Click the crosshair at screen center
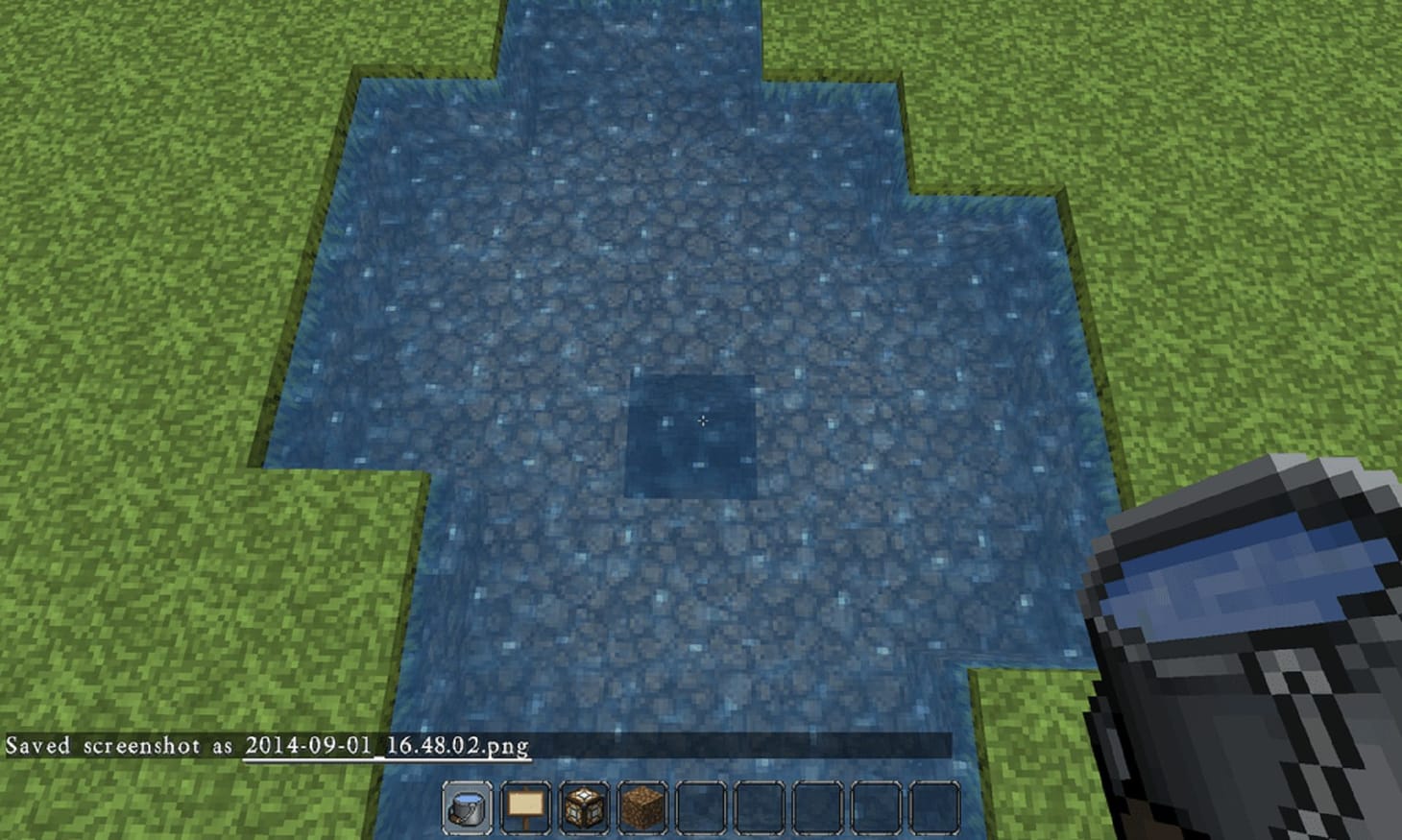The image size is (1402, 840). (704, 420)
